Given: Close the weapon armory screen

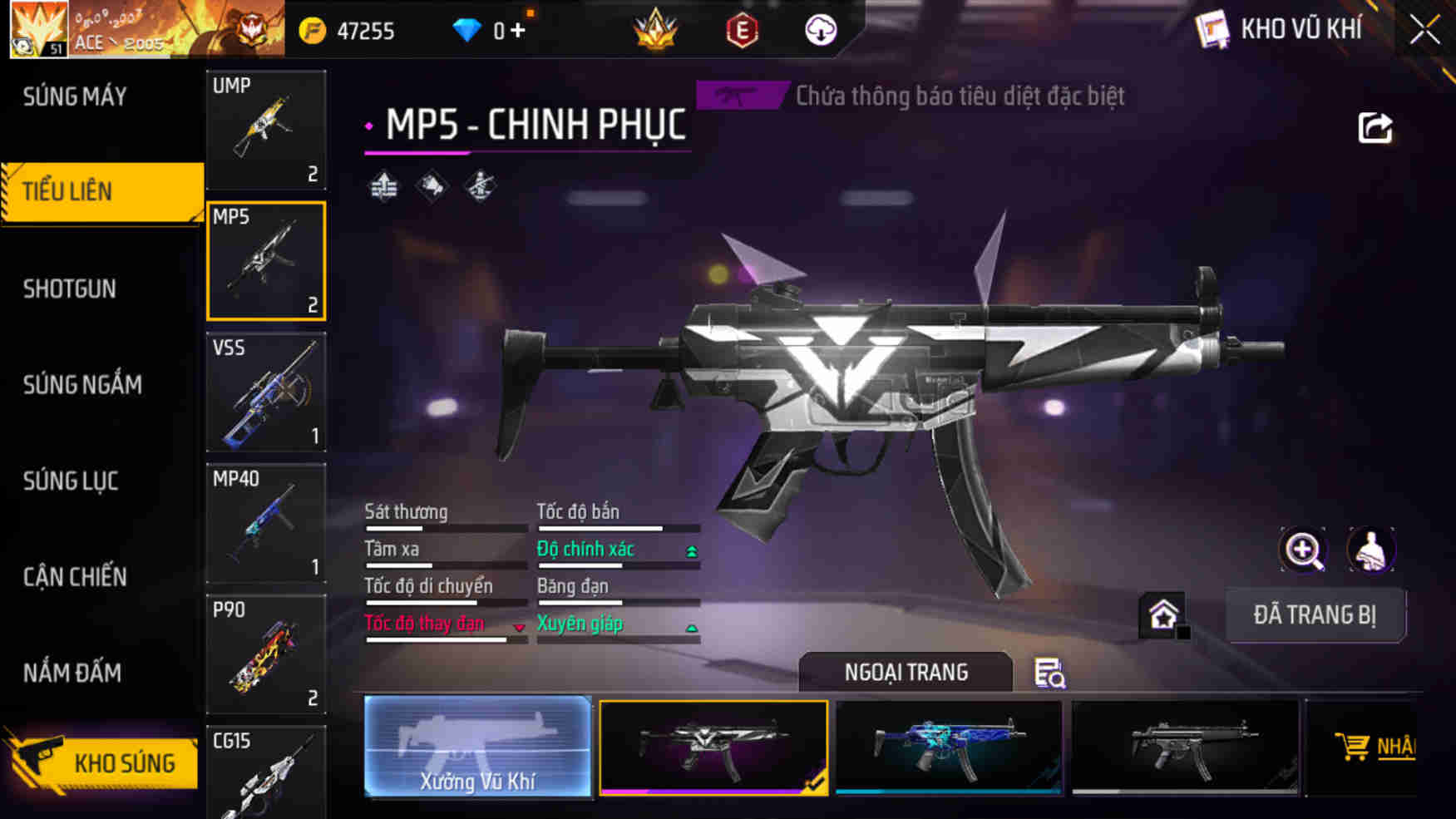Looking at the screenshot, I should 1424,31.
